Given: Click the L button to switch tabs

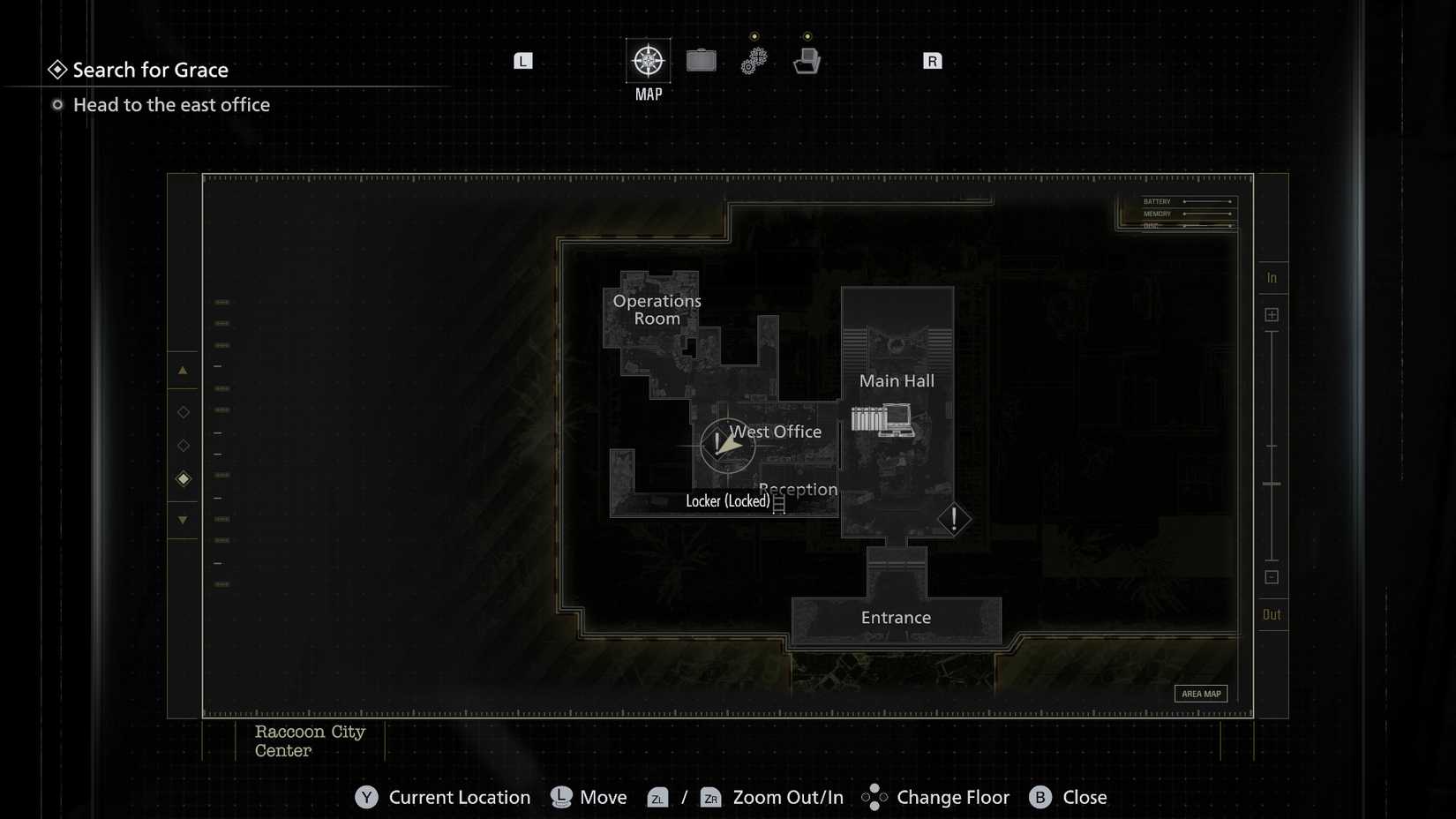Looking at the screenshot, I should tap(522, 60).
